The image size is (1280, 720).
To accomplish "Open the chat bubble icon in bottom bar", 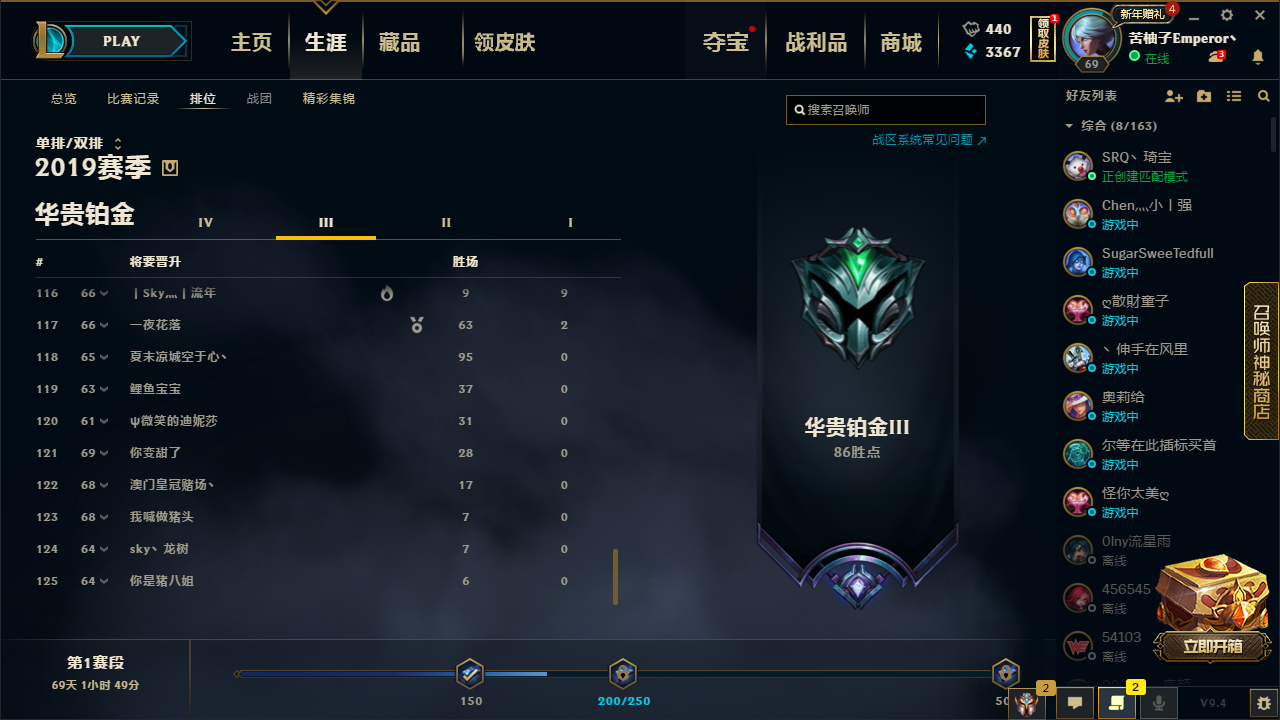I will [x=1075, y=703].
